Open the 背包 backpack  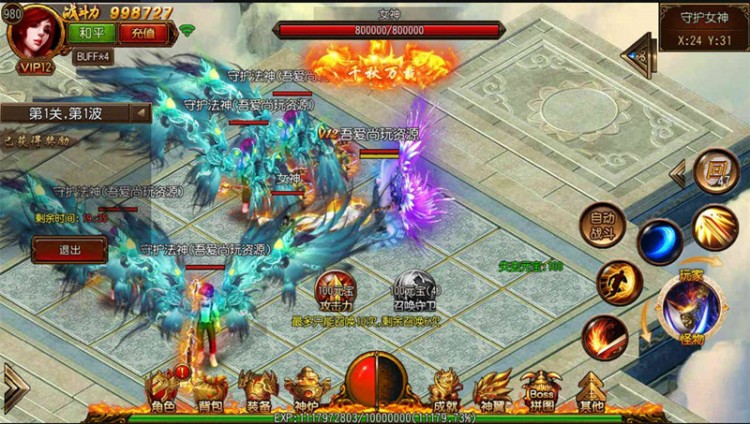(x=210, y=392)
